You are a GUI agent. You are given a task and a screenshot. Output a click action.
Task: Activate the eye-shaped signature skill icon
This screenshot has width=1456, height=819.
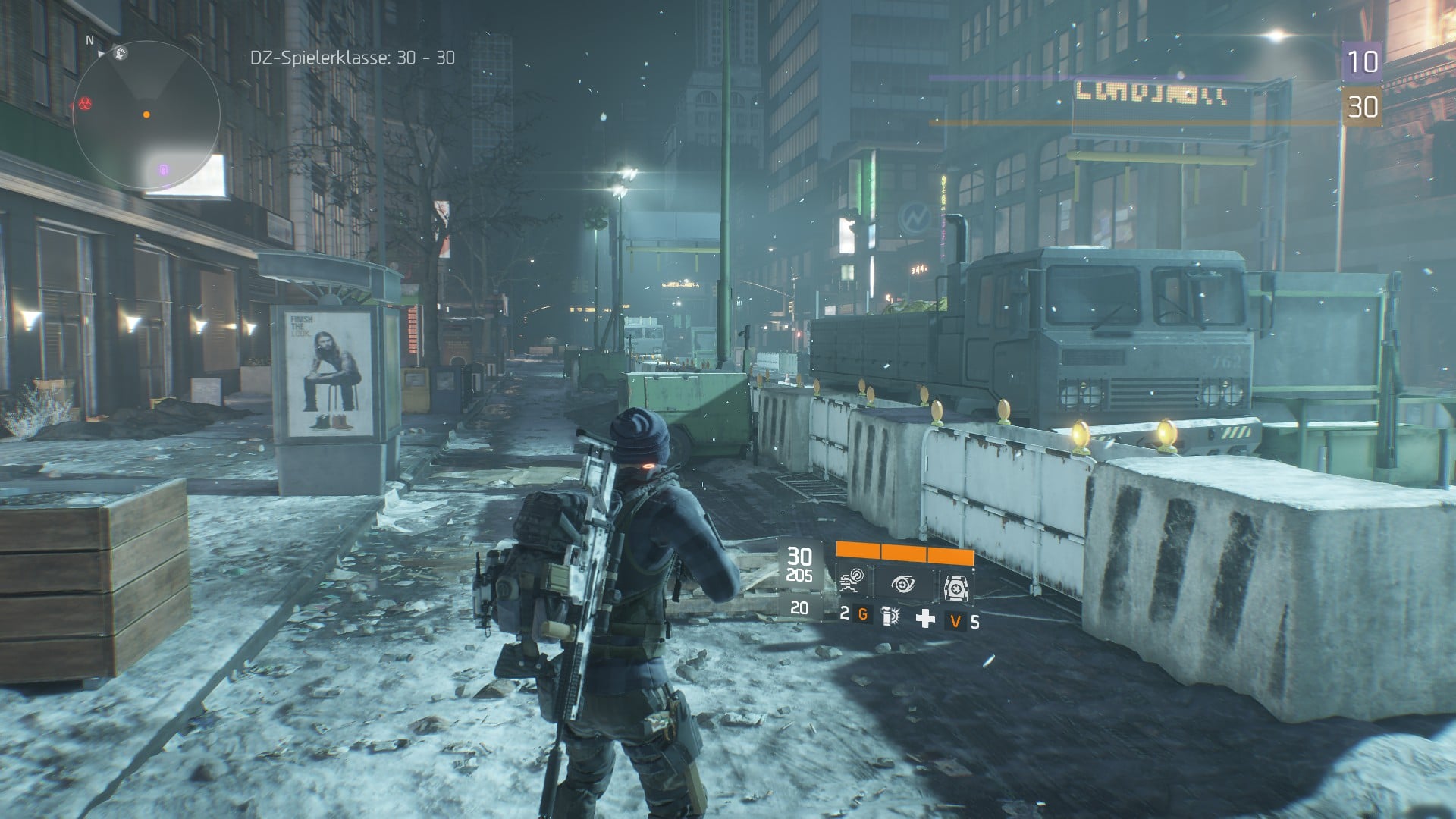(x=902, y=585)
